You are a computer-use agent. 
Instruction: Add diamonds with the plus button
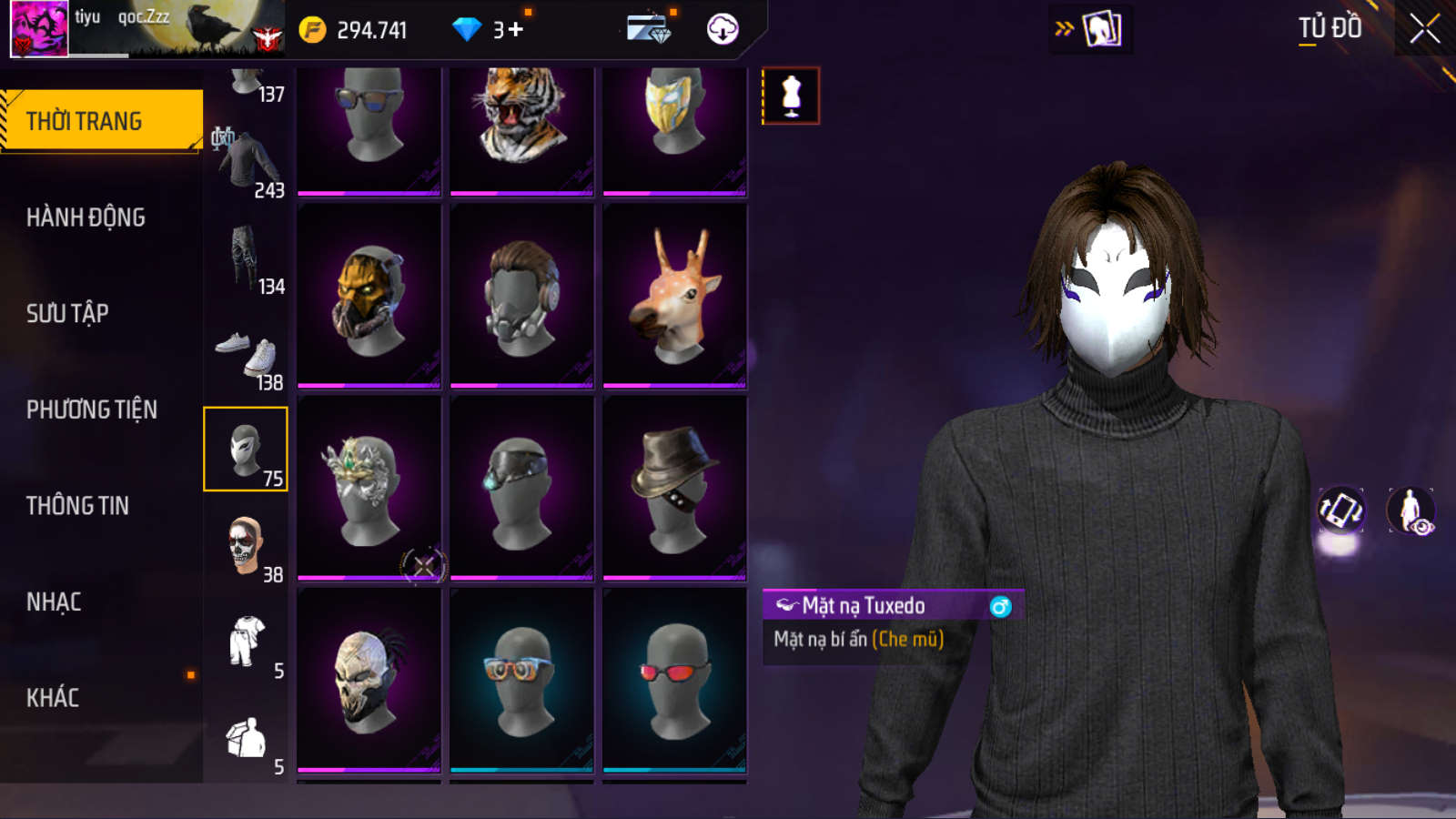pyautogui.click(x=516, y=30)
